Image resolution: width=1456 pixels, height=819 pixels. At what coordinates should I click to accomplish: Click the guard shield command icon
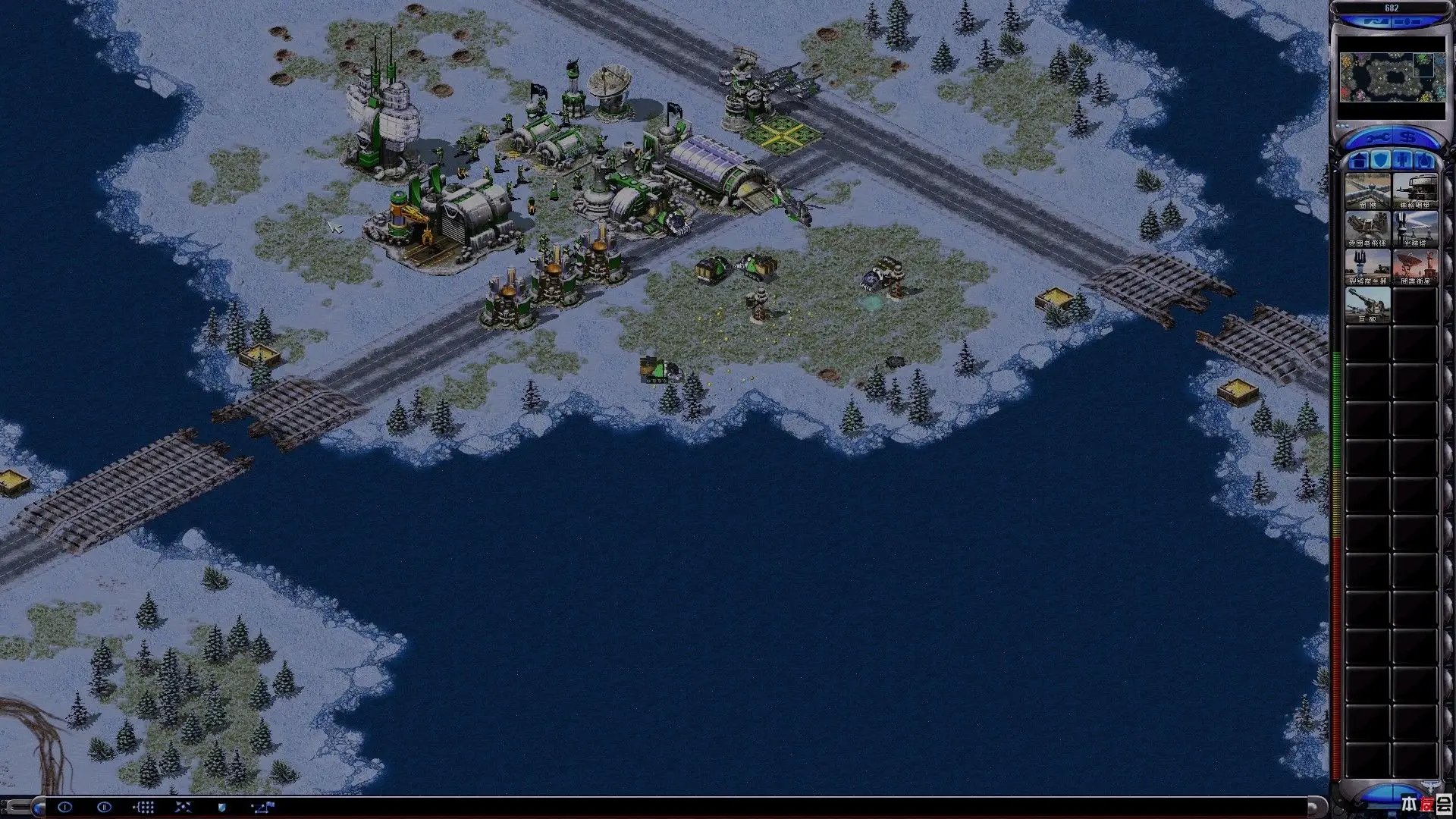[x=222, y=807]
